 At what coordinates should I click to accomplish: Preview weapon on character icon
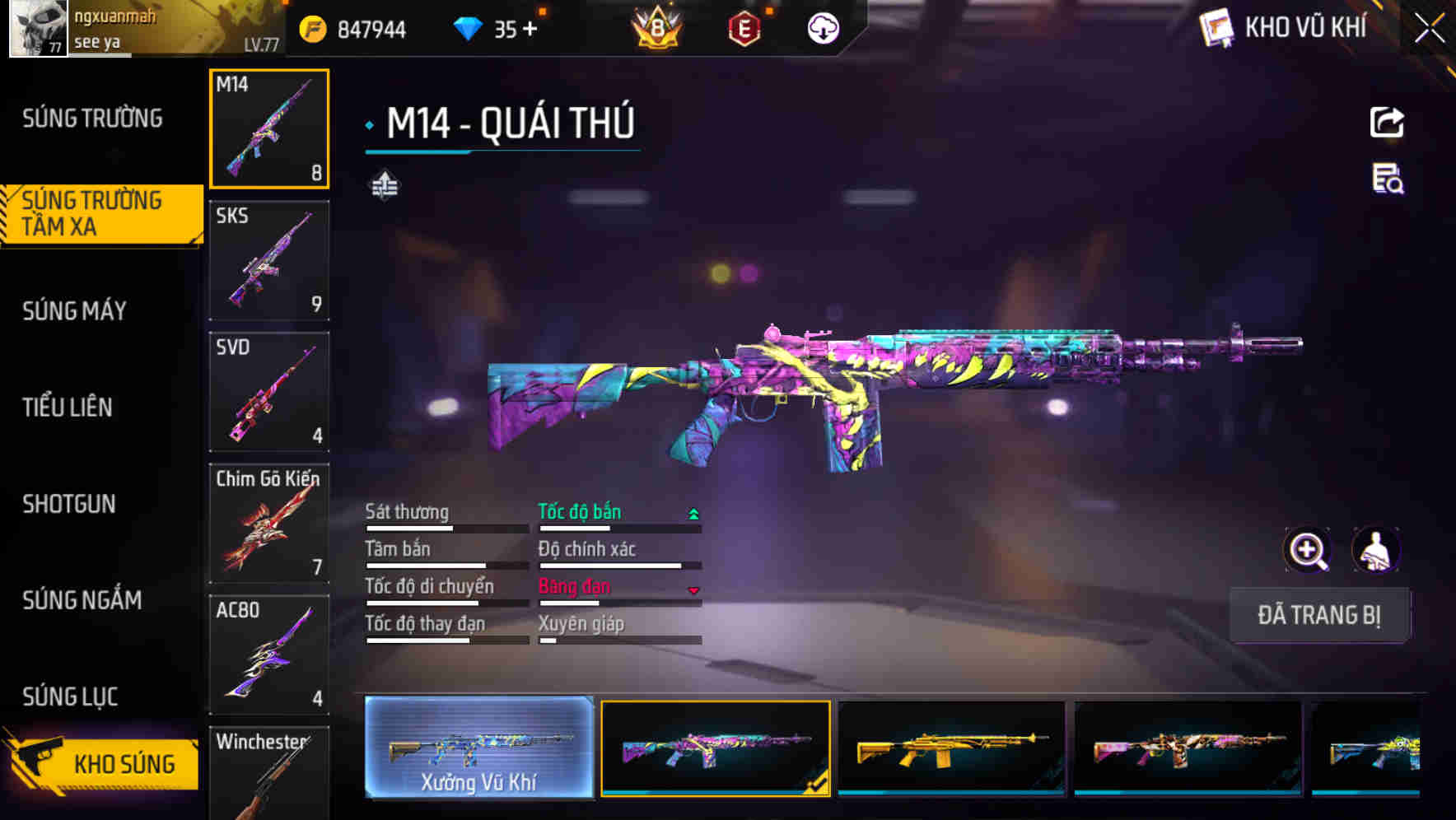[1375, 550]
